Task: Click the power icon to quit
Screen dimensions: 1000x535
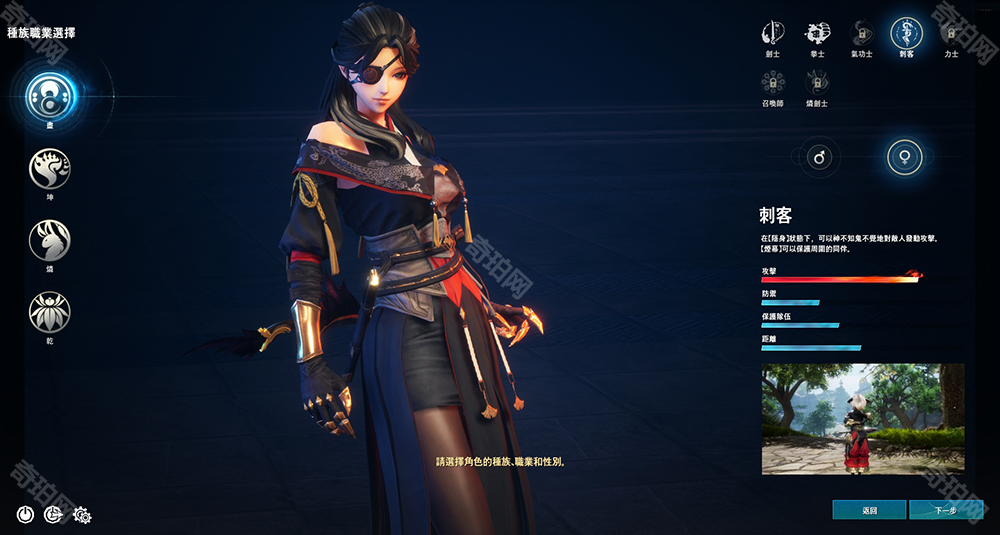Action: point(26,515)
